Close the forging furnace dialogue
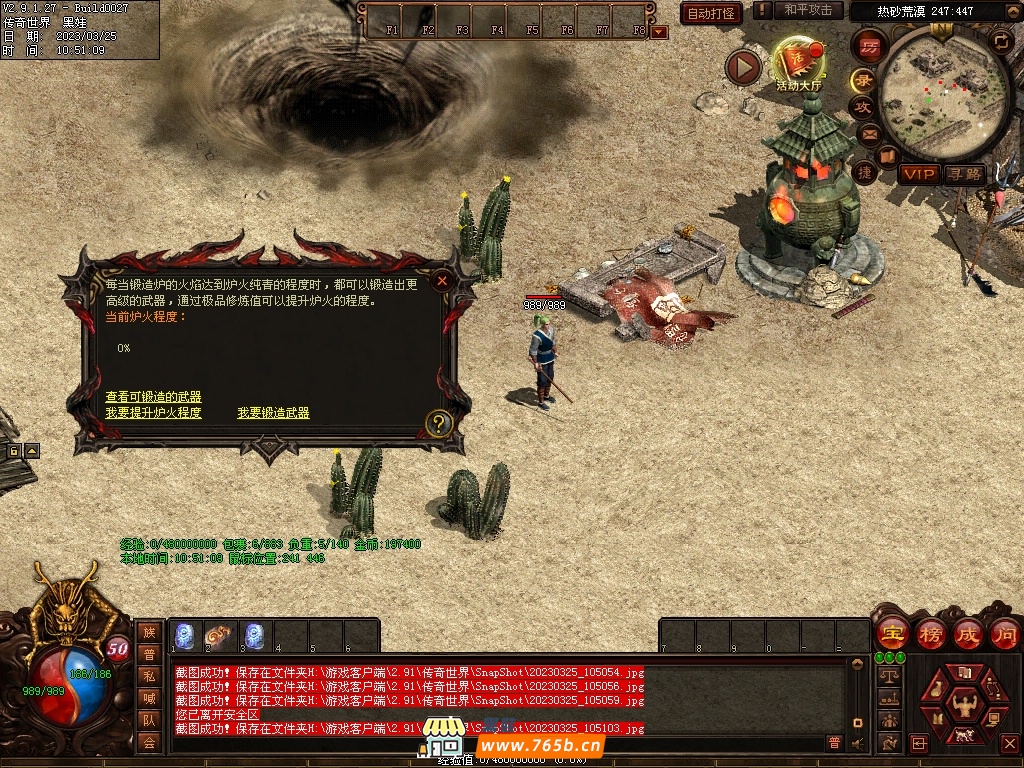This screenshot has width=1024, height=768. [x=441, y=282]
